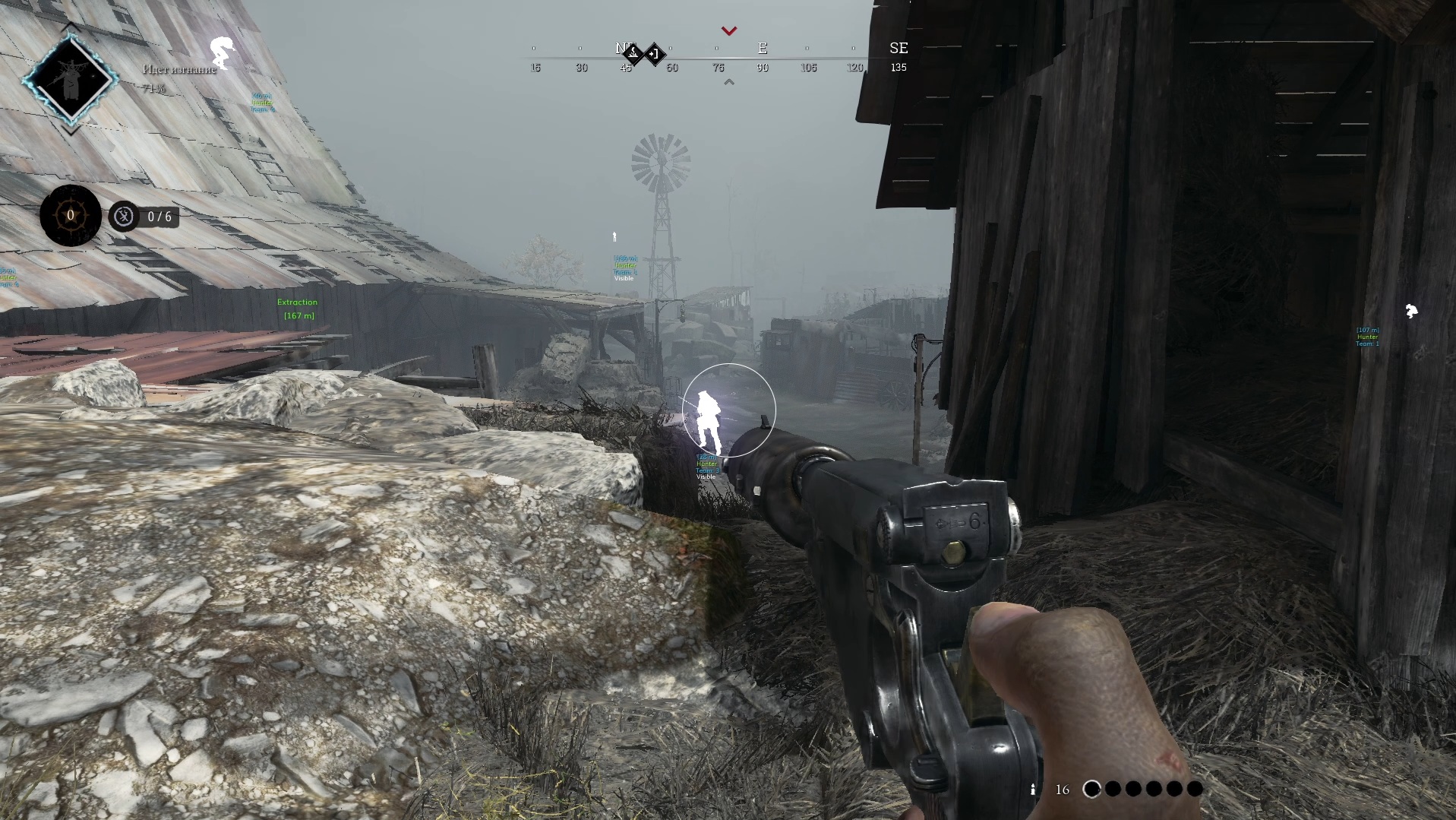Click the boss banishing diamond icon
This screenshot has height=820, width=1456.
(x=71, y=79)
